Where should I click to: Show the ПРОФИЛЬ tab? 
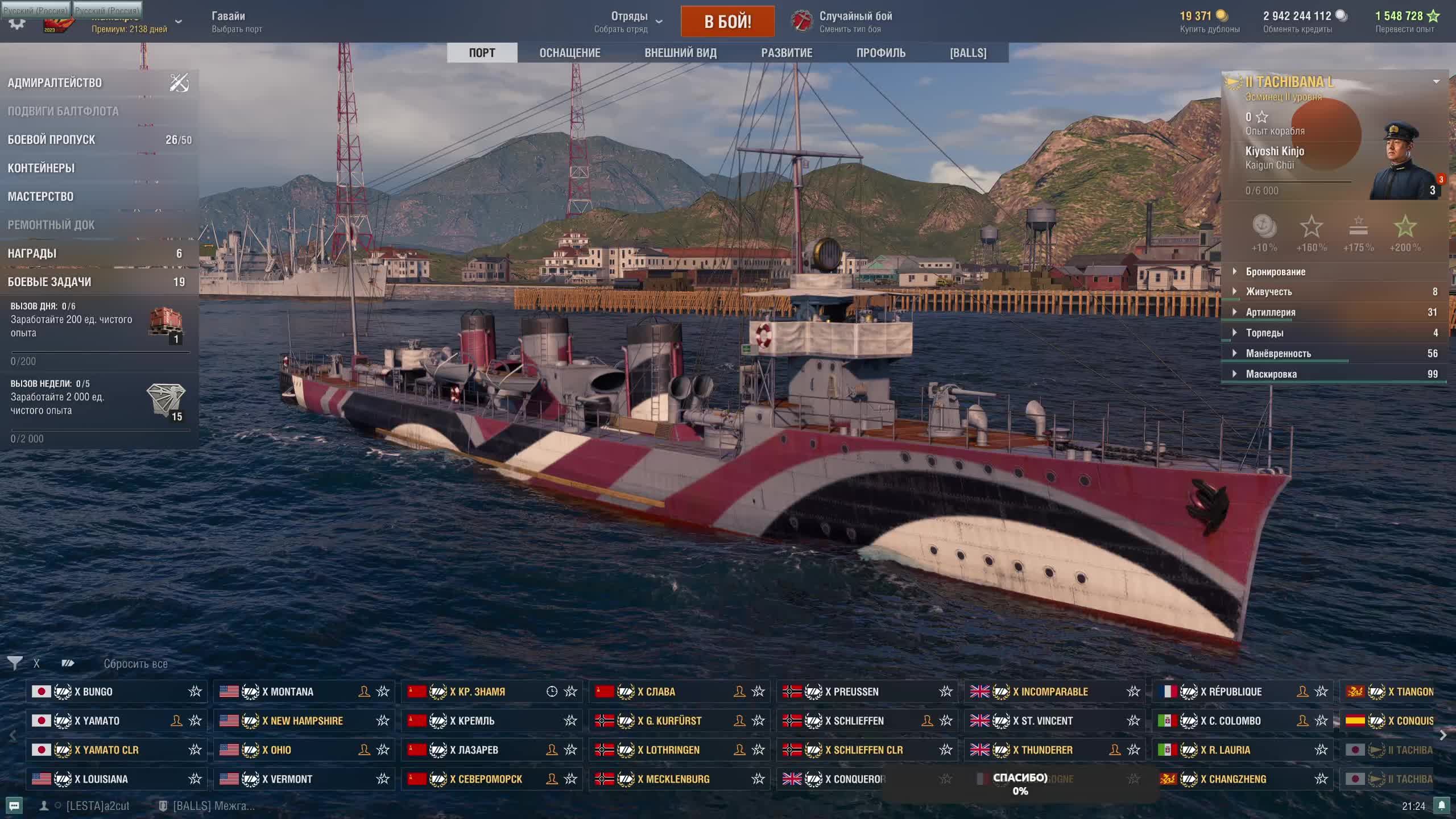click(x=880, y=53)
